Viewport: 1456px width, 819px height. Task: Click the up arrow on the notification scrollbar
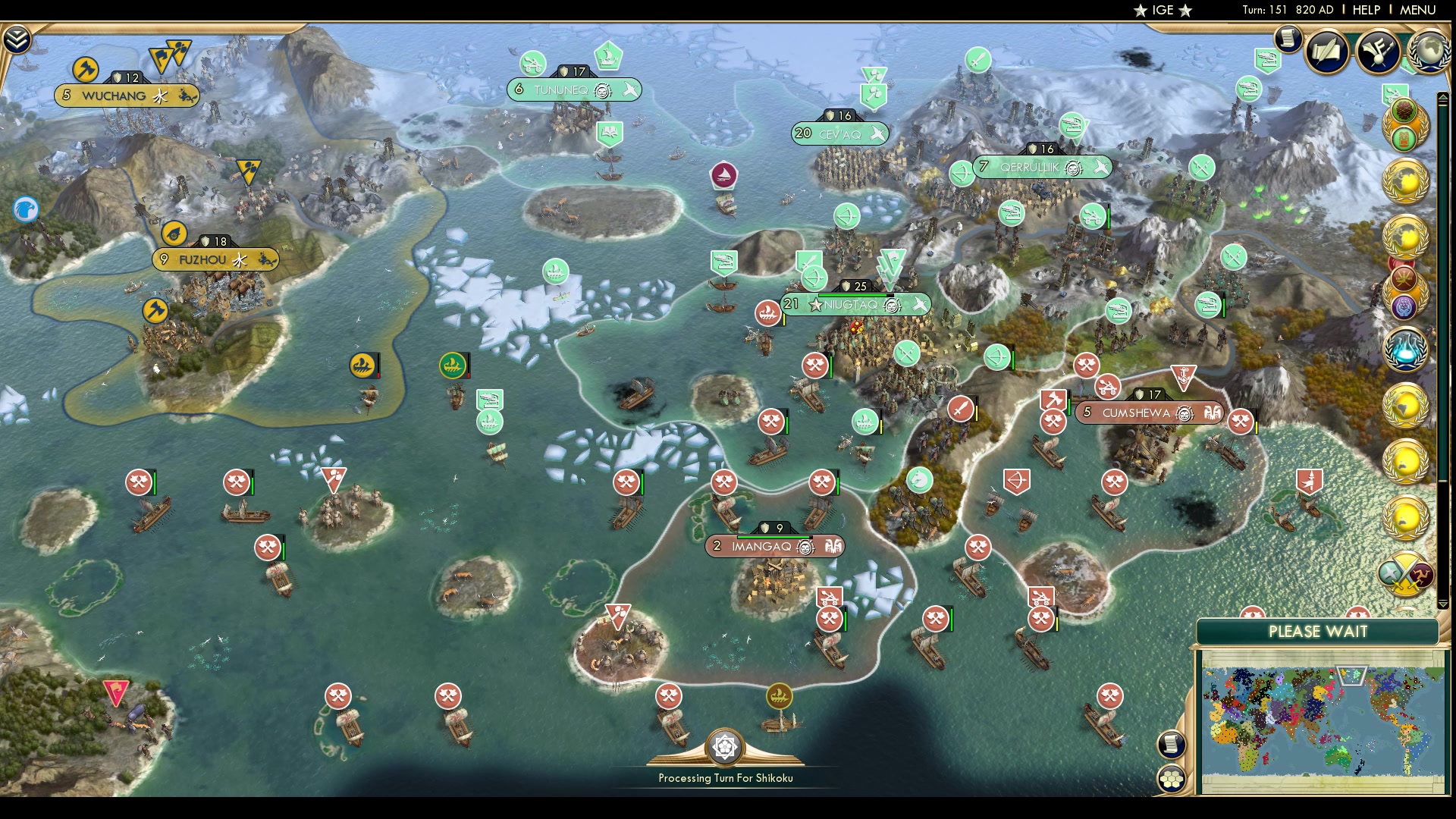point(1443,97)
